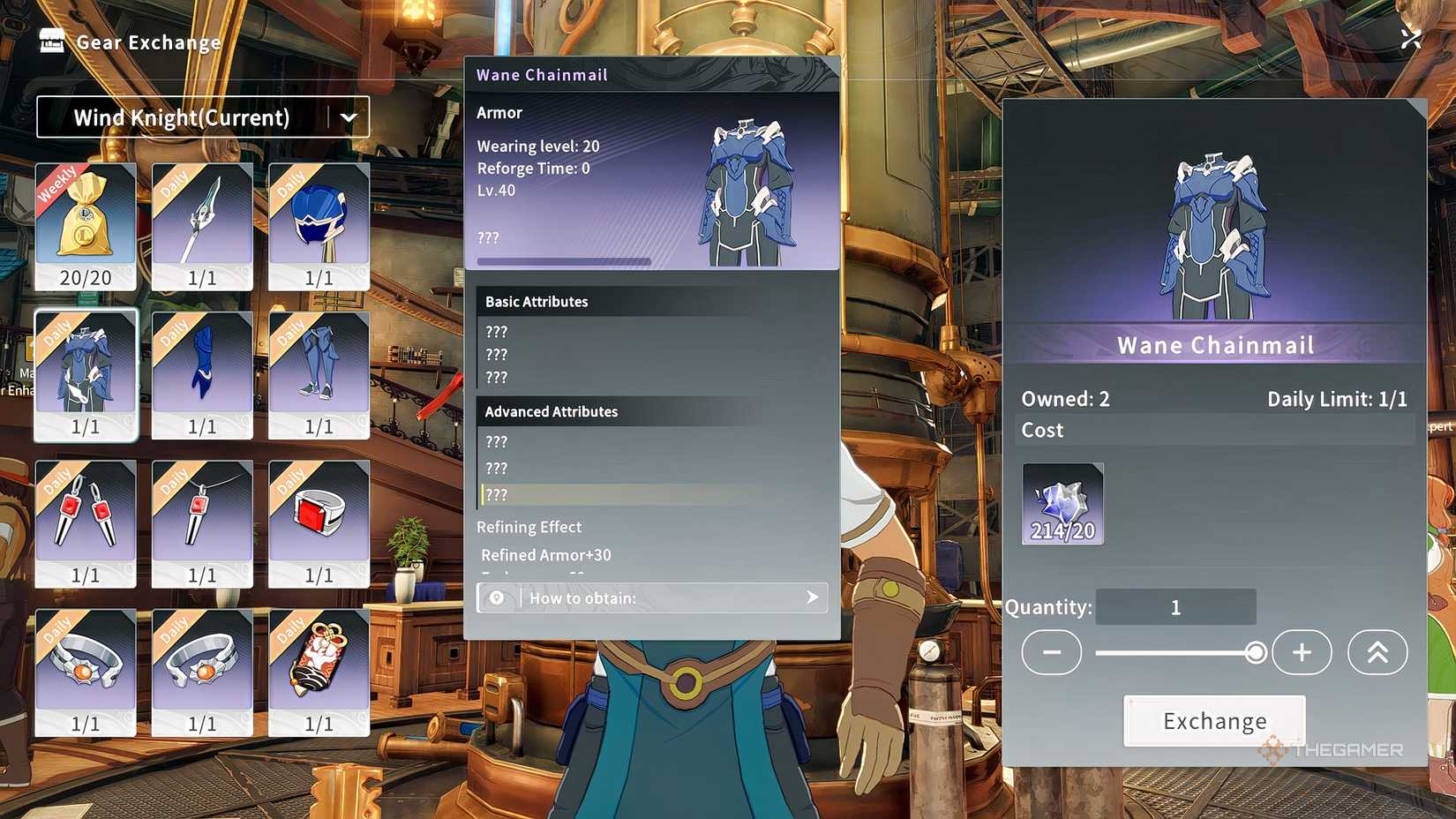
Task: Select the Wane Chainmail armor item
Action: coord(86,371)
